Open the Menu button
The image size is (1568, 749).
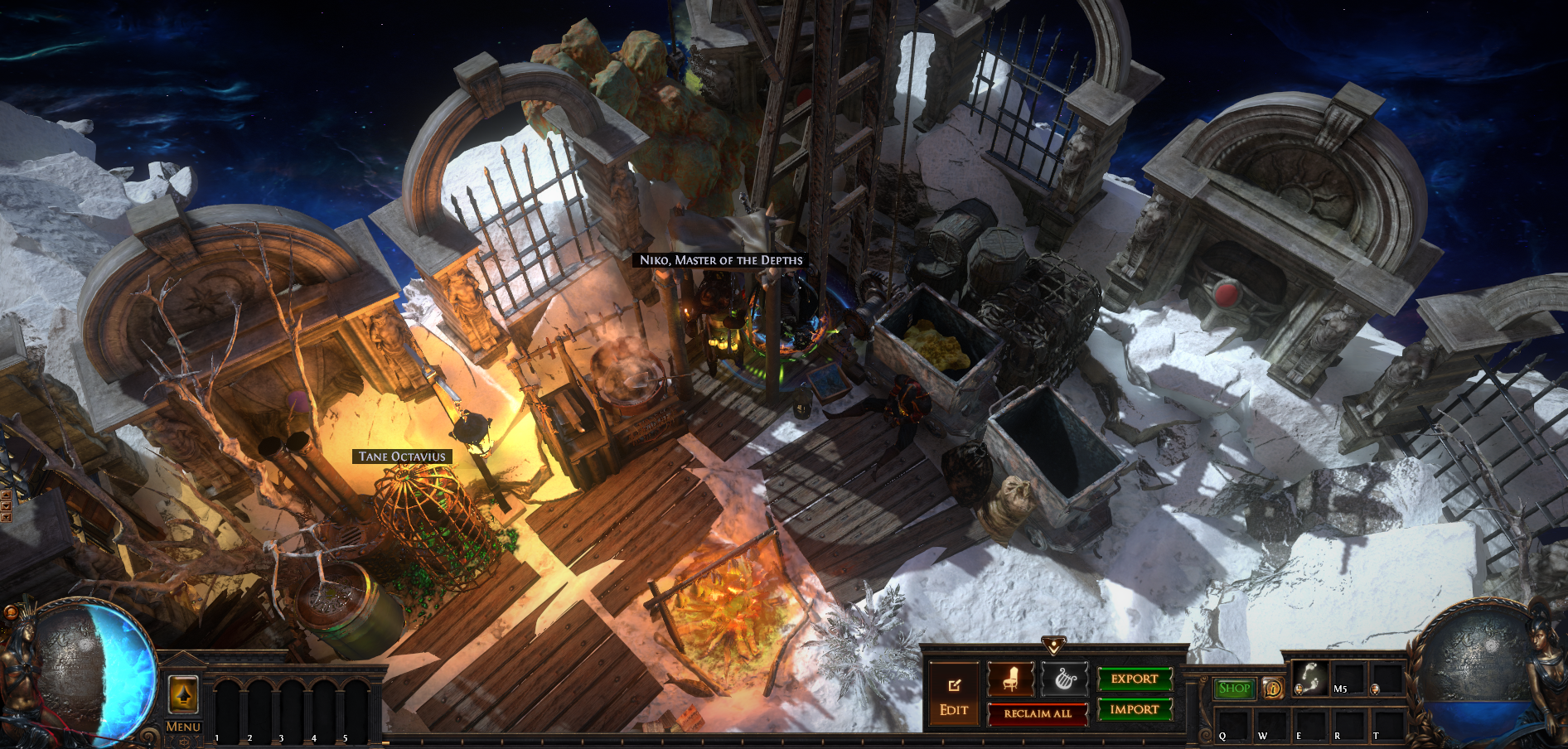click(183, 727)
